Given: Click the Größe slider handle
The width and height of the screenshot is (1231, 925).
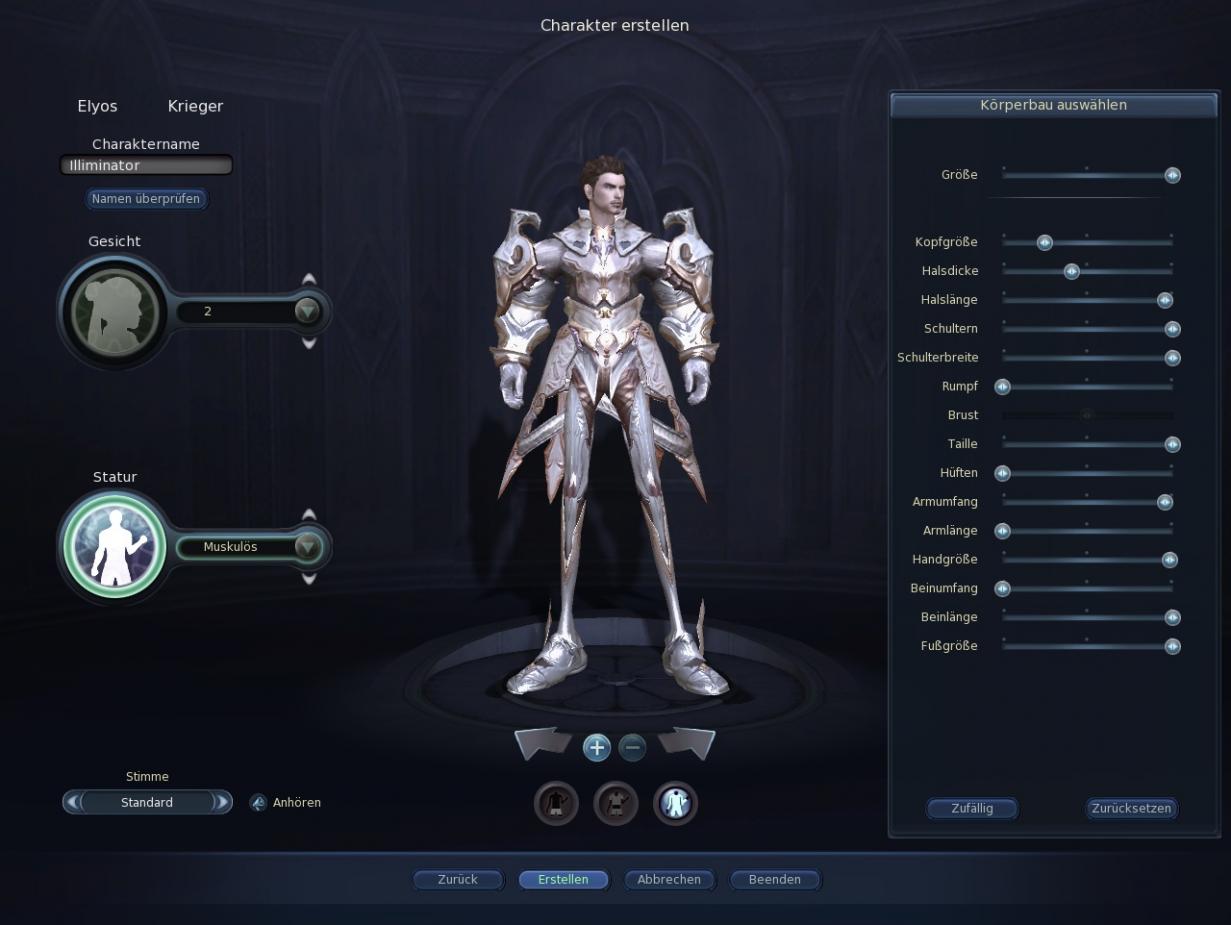Looking at the screenshot, I should tap(1173, 175).
